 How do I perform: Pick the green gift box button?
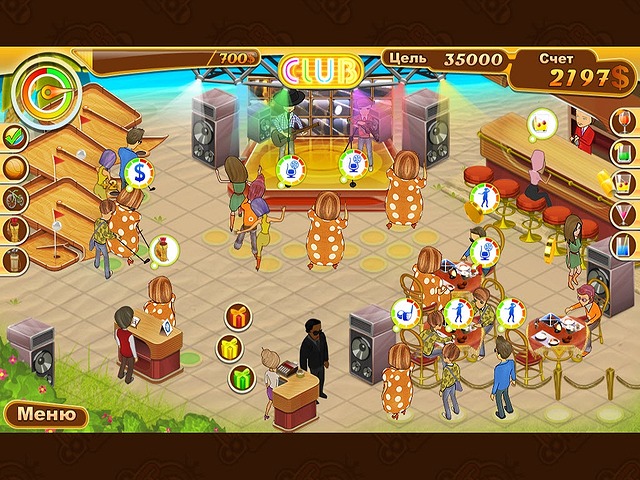241,378
